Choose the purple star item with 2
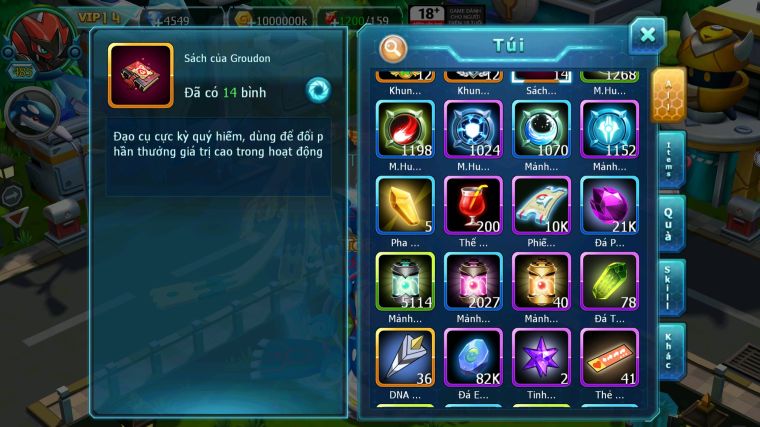760x427 pixels. coord(541,357)
